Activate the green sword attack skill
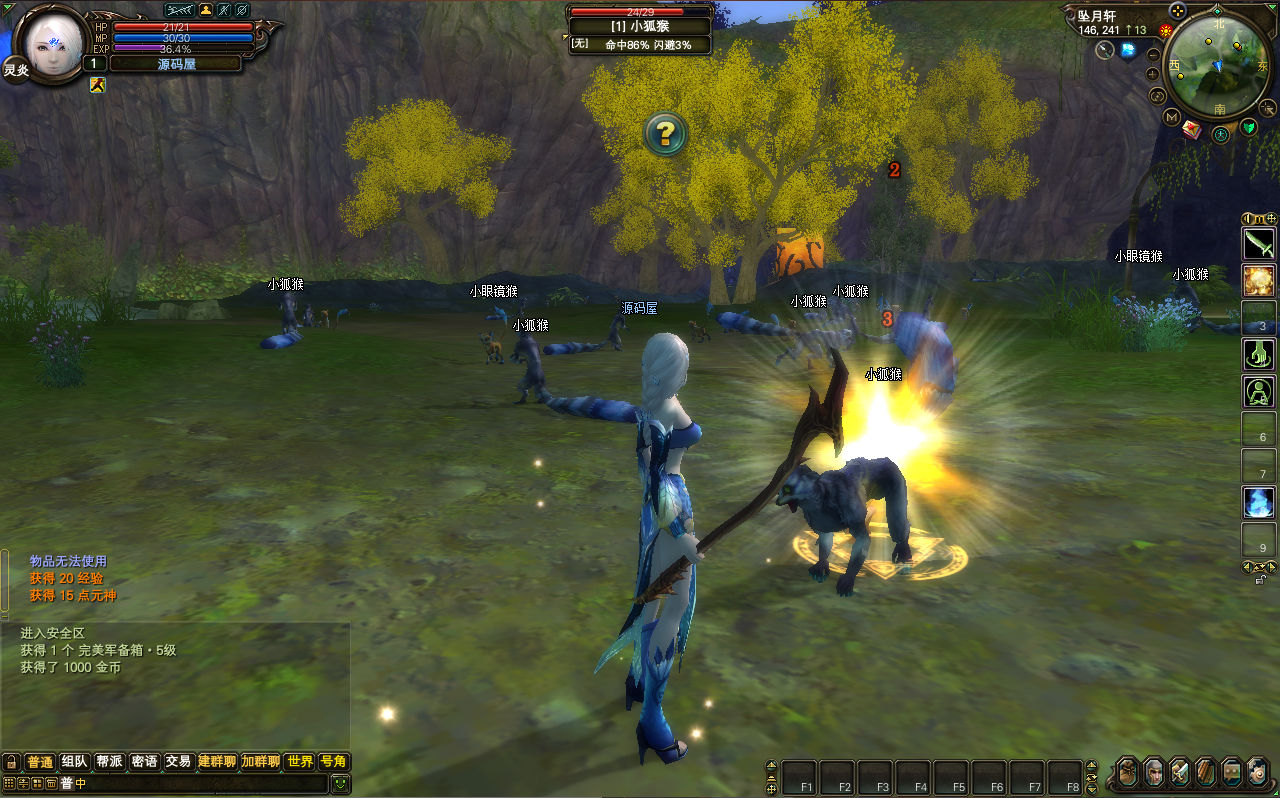 tap(1259, 243)
